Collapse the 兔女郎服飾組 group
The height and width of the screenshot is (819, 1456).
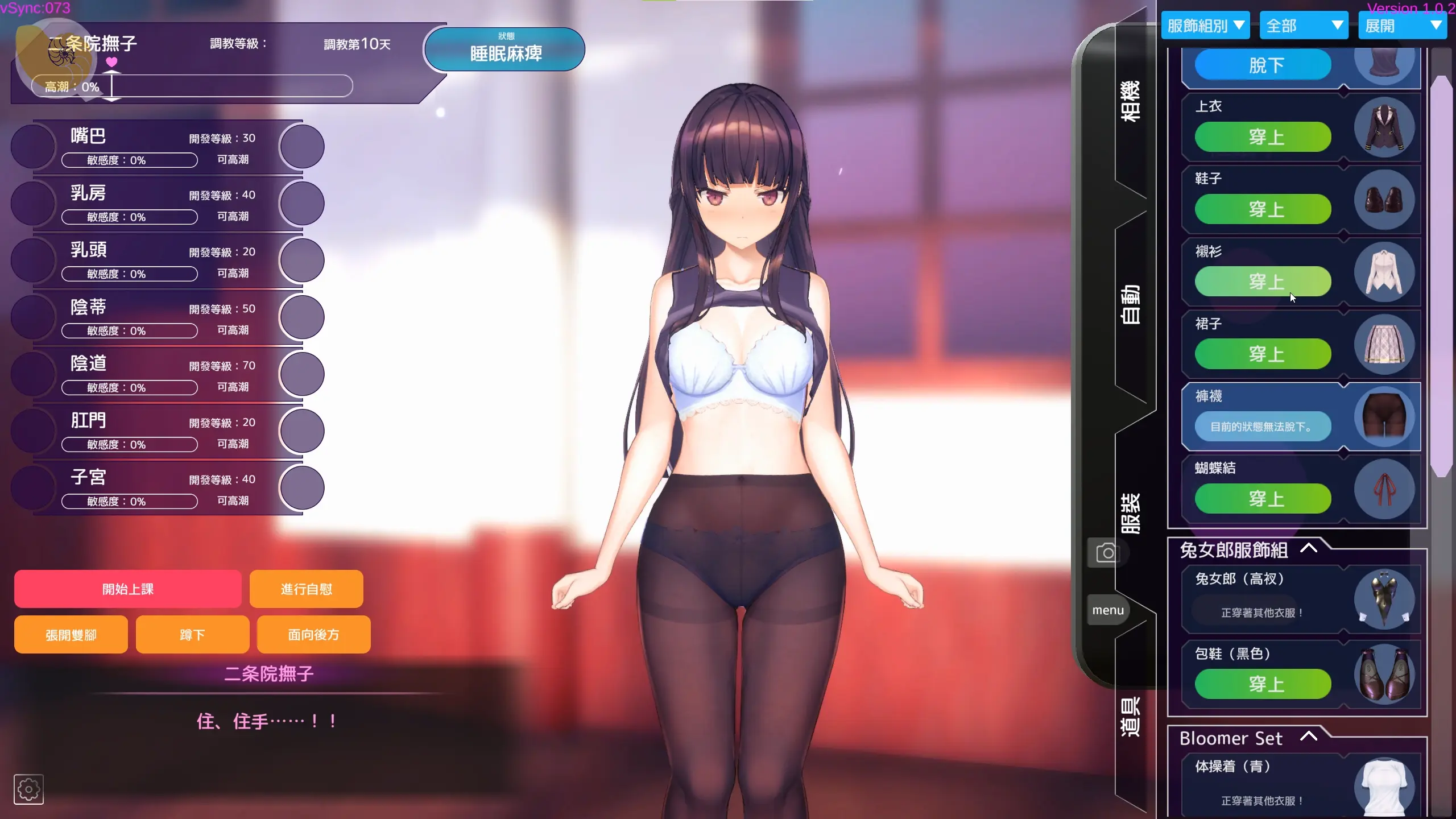[x=1309, y=549]
